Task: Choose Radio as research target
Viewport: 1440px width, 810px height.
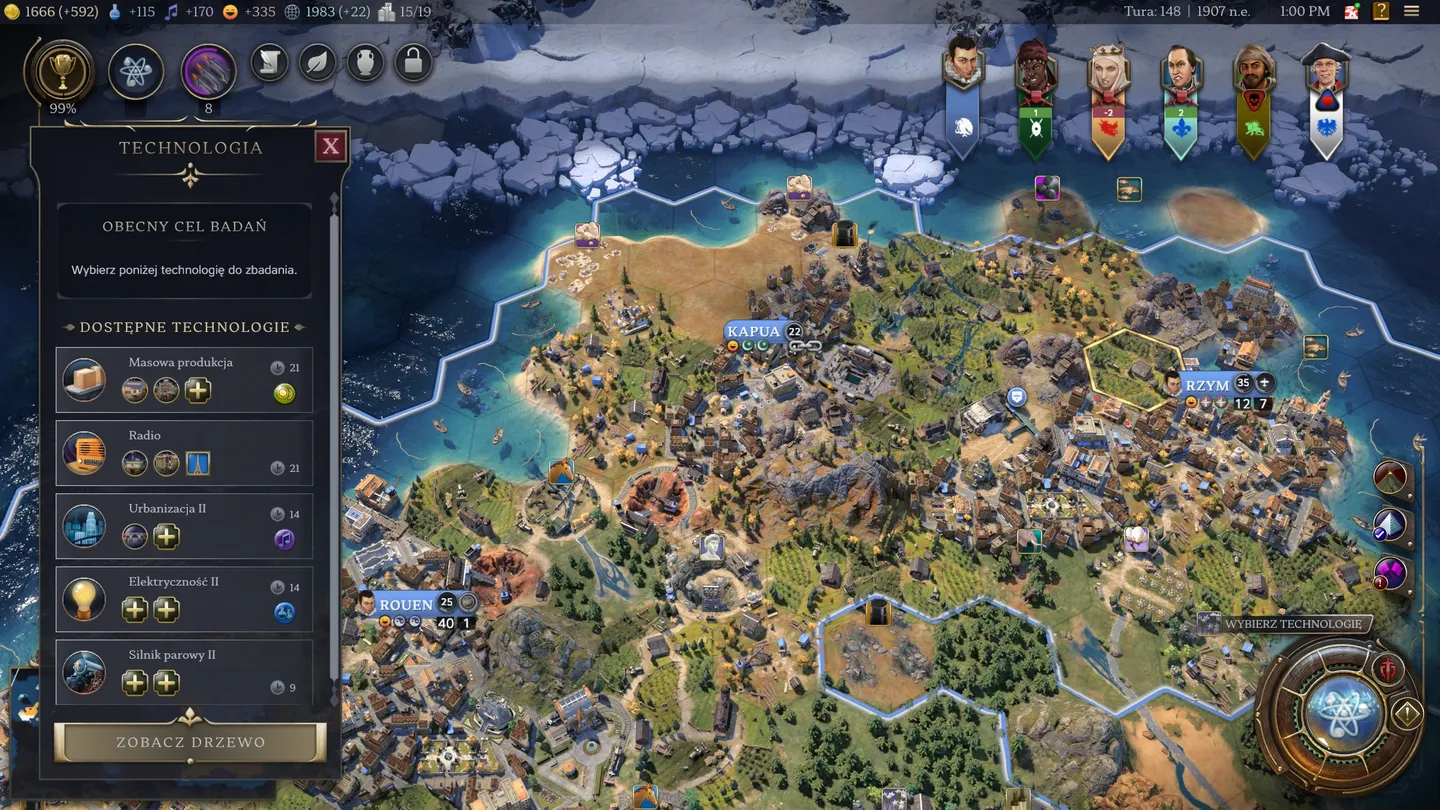Action: (x=185, y=453)
